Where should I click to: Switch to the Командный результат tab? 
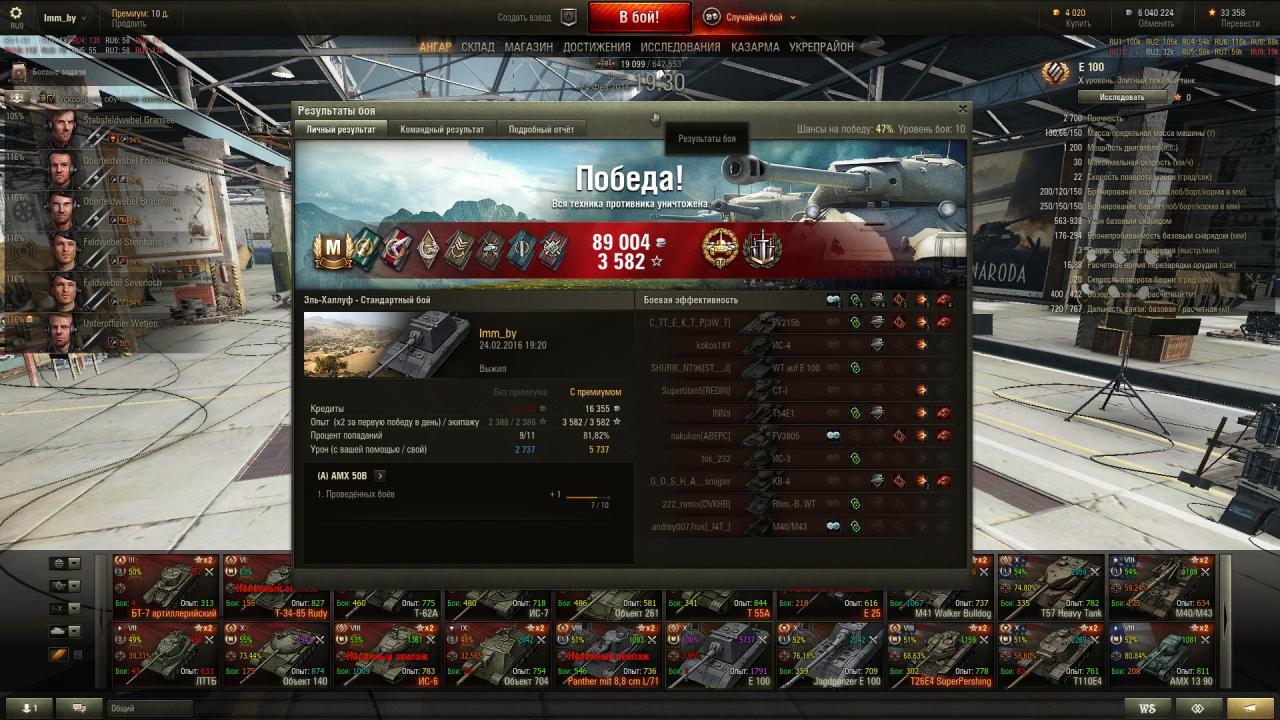click(442, 130)
